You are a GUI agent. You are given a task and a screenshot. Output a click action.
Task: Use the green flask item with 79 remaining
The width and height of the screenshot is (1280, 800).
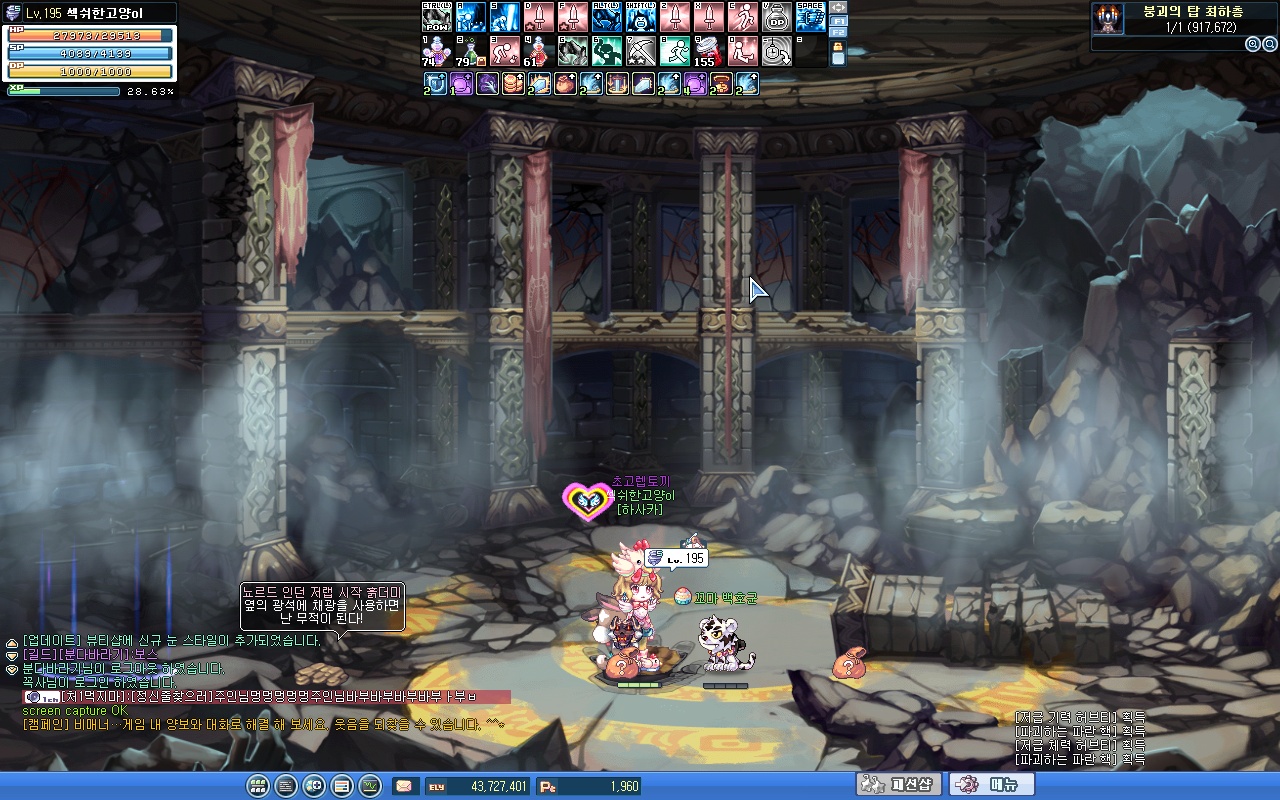point(470,51)
